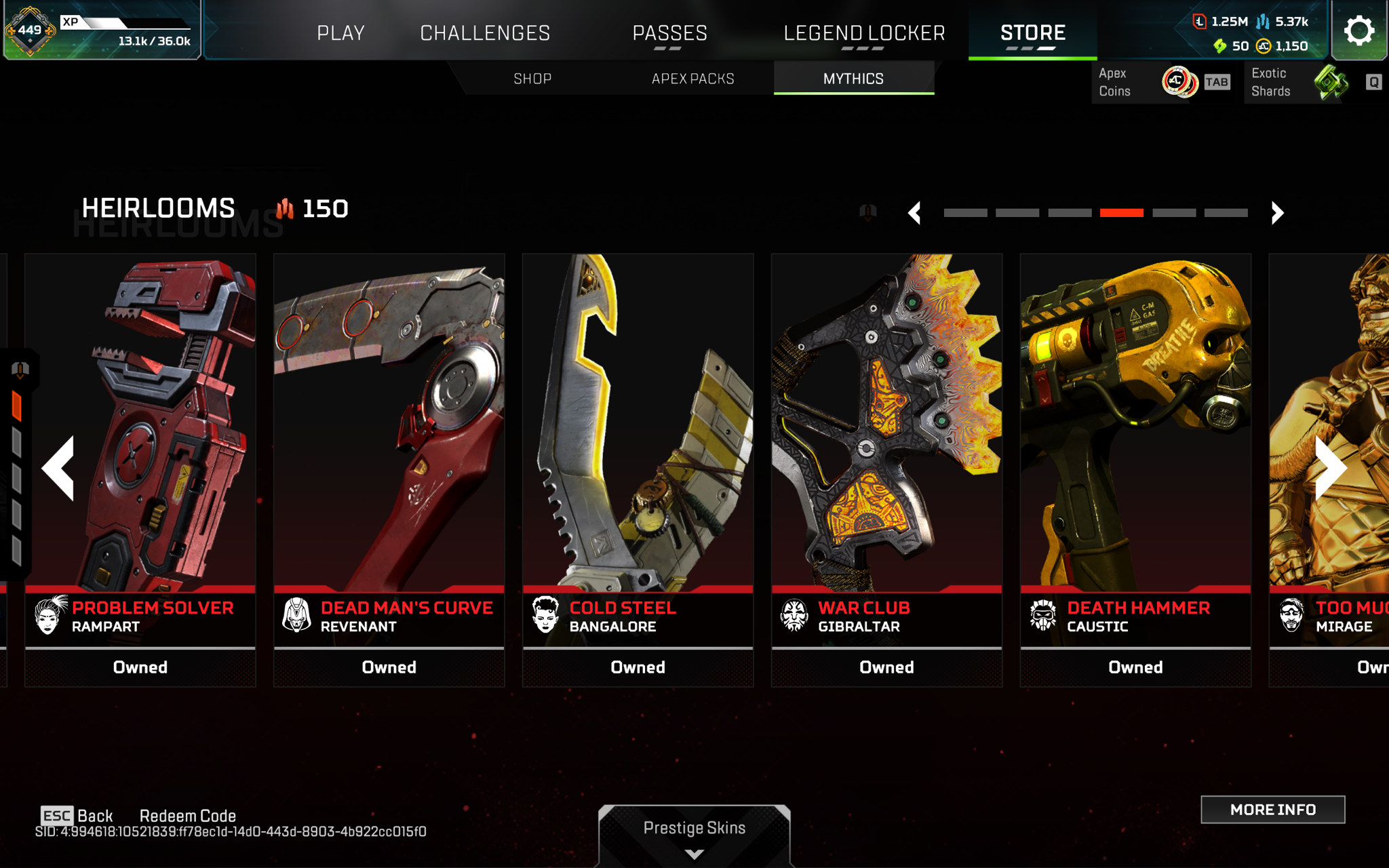Switch to the Shop sub-tab
Image resolution: width=1389 pixels, height=868 pixels.
532,79
